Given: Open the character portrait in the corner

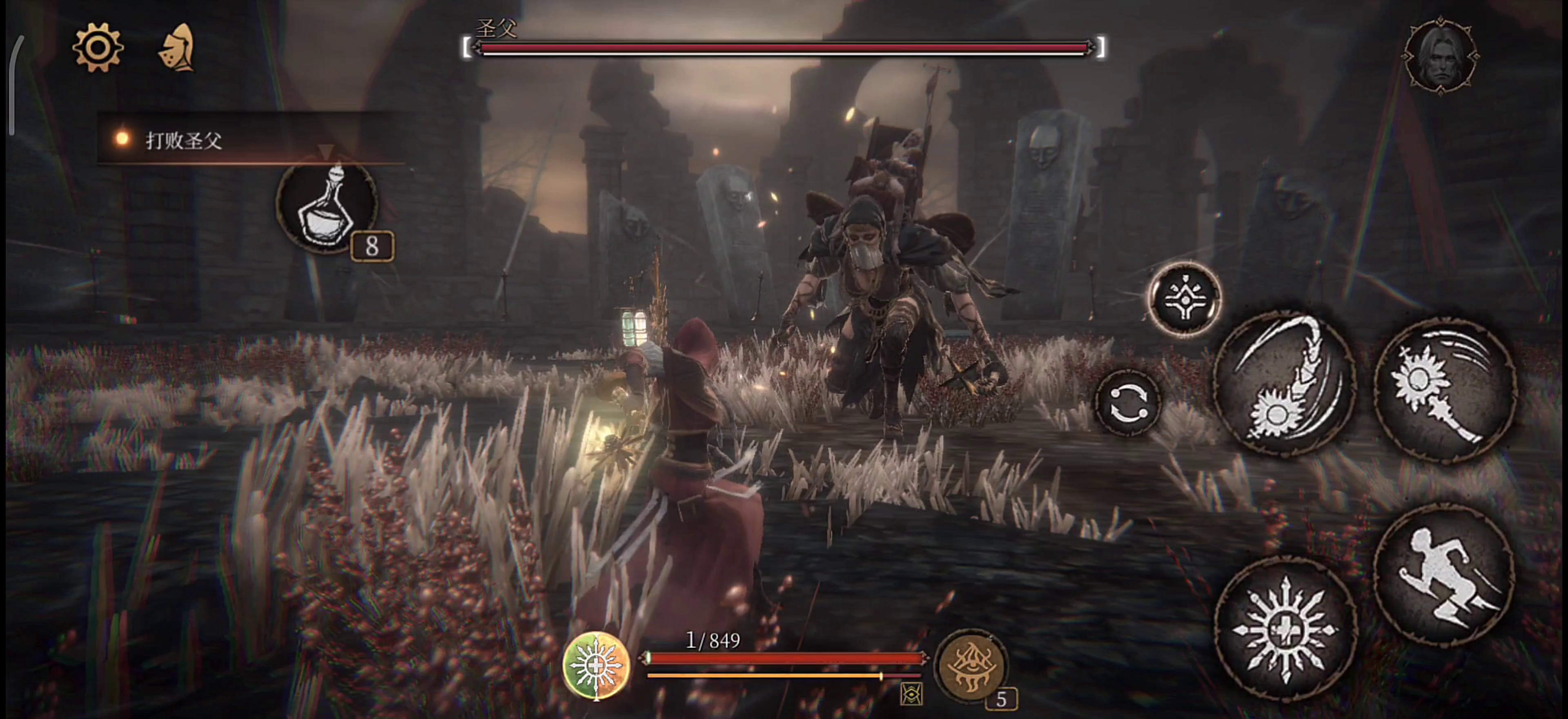Looking at the screenshot, I should coord(1440,56).
